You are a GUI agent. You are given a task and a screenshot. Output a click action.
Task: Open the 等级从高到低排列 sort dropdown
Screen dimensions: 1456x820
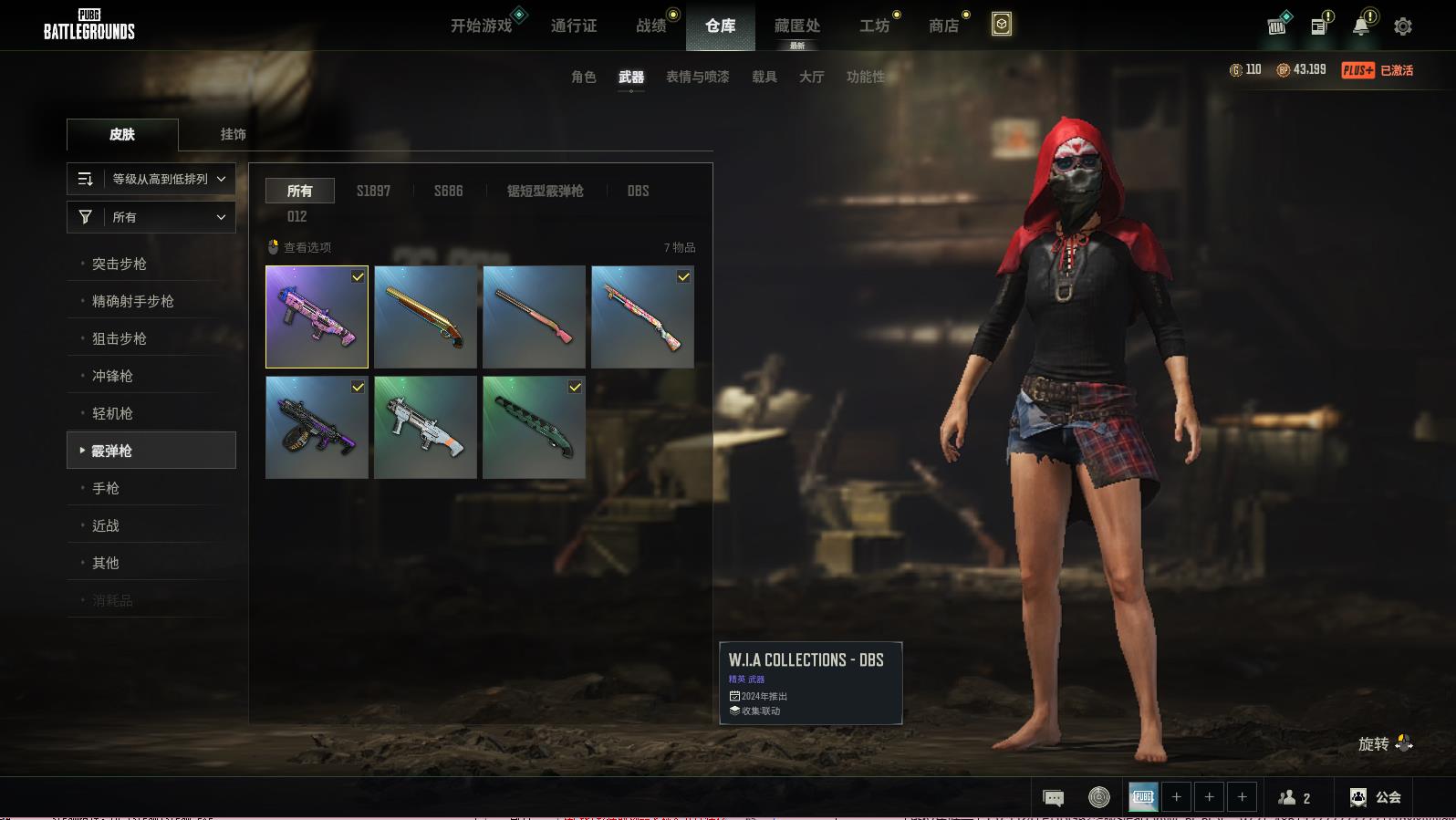[151, 179]
